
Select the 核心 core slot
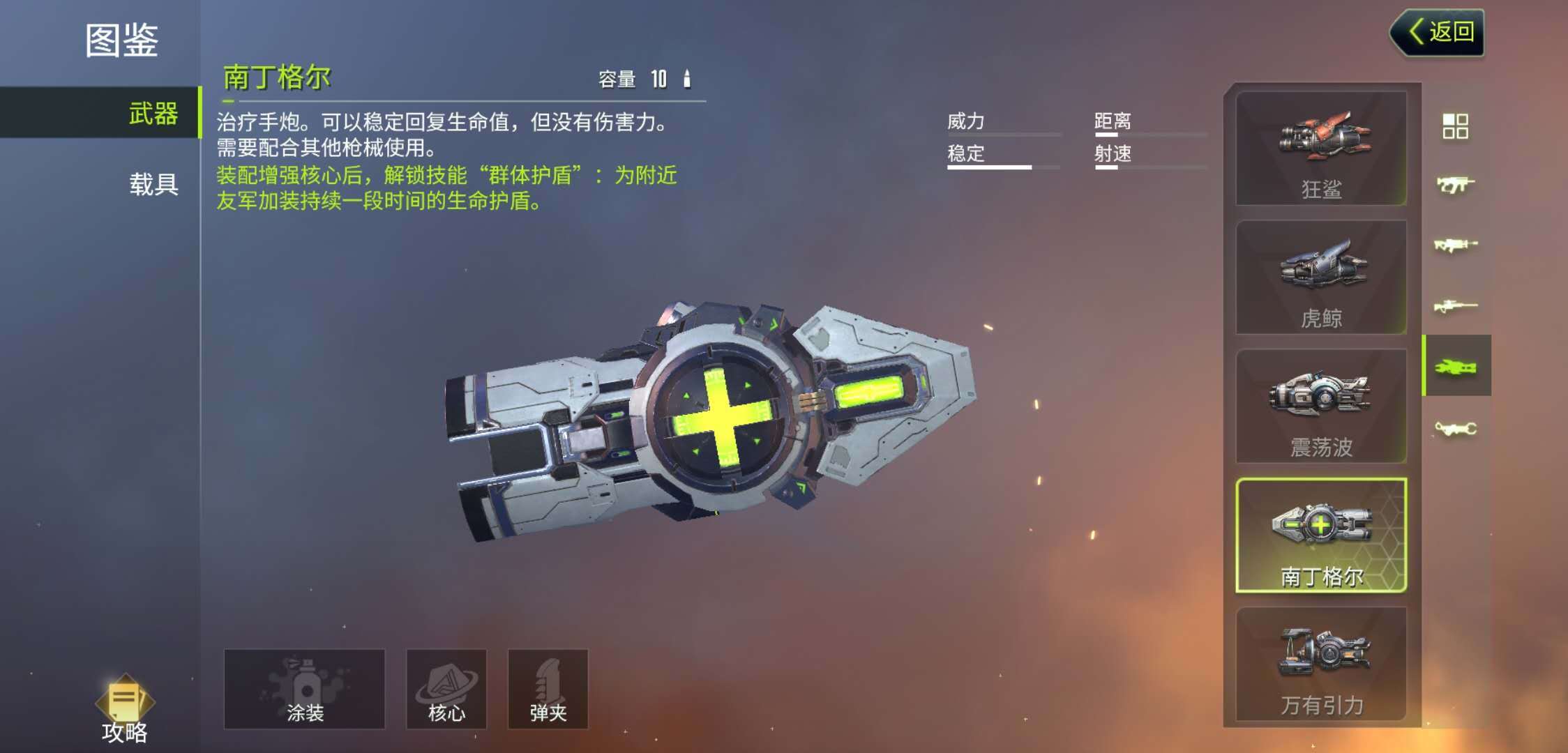[446, 689]
